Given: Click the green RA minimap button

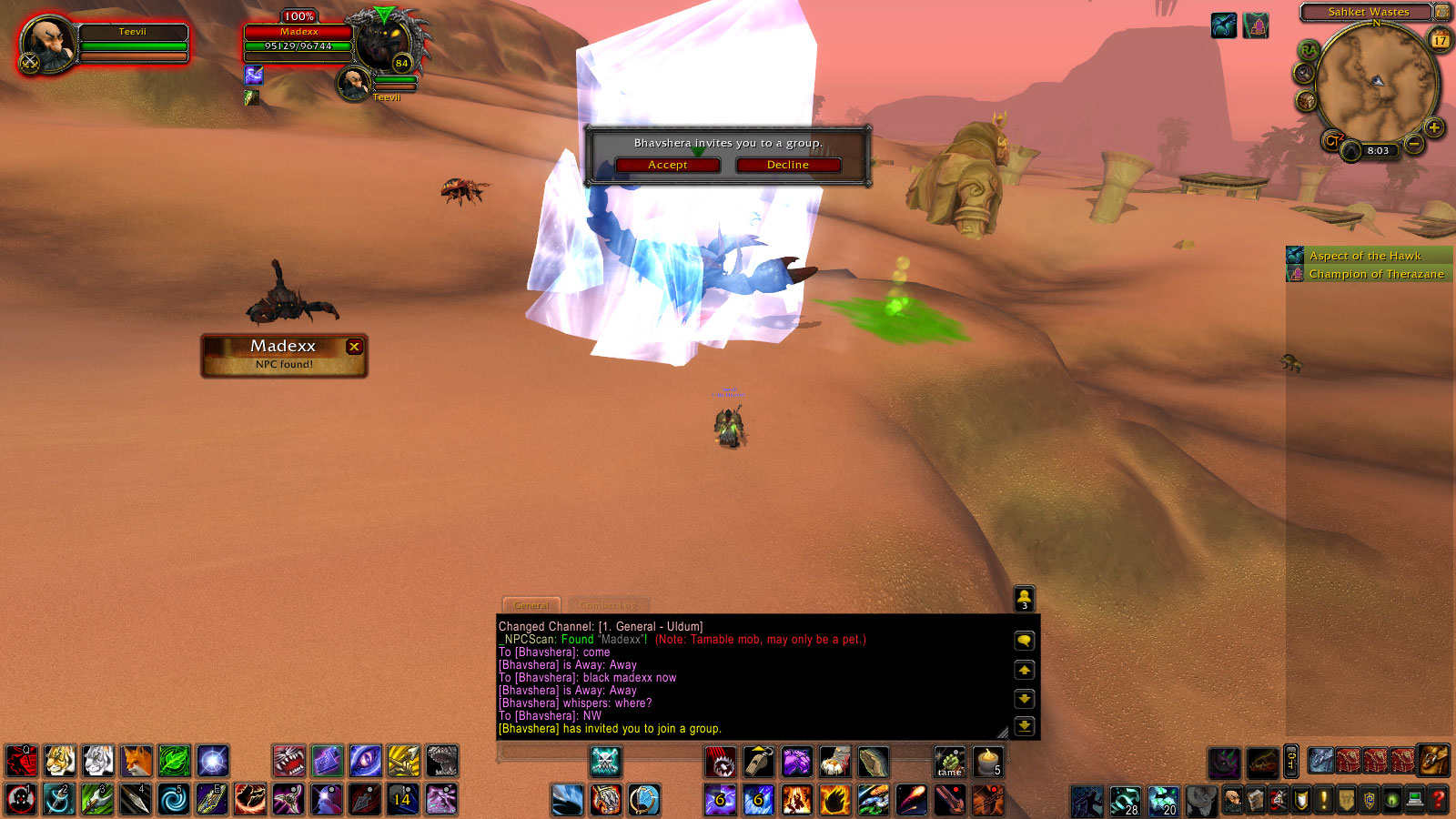Looking at the screenshot, I should pos(1308,49).
